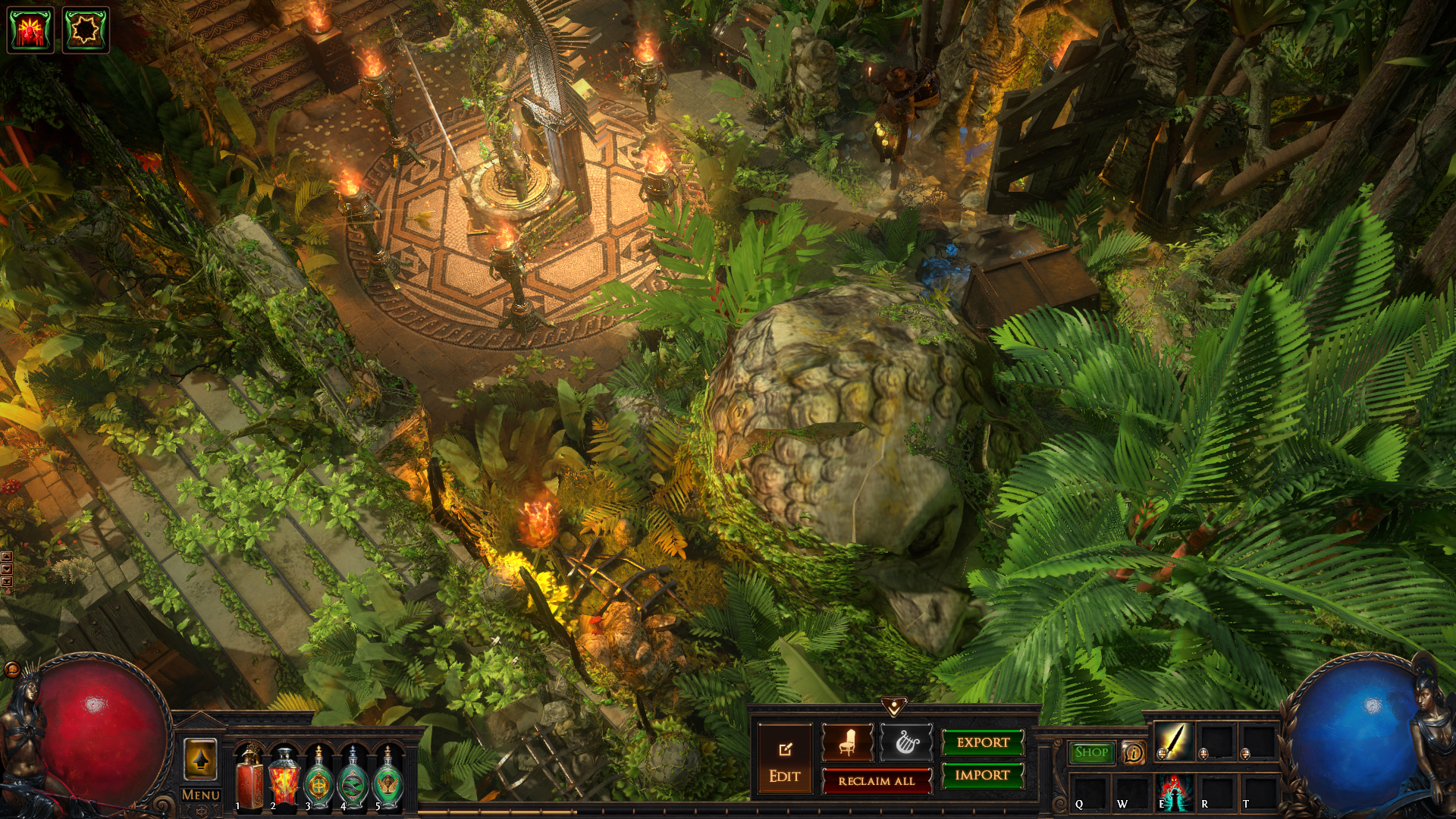Collapse the hideout panel with arrow tab
This screenshot has width=1456, height=819.
[x=894, y=708]
